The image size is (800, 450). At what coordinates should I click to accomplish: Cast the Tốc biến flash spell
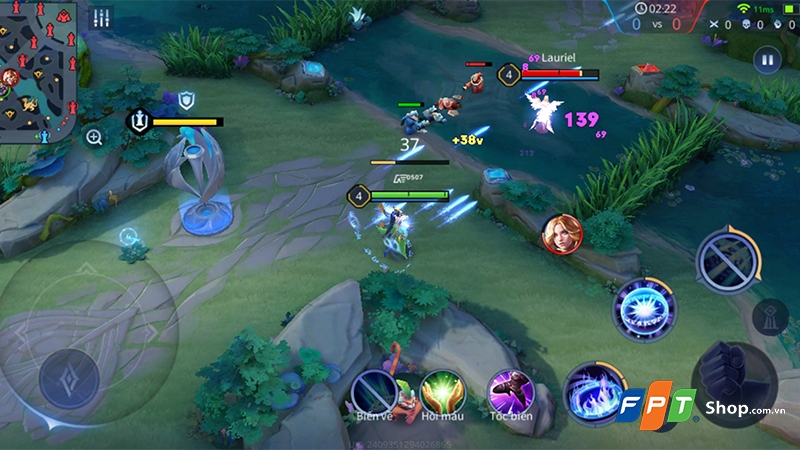pyautogui.click(x=507, y=389)
